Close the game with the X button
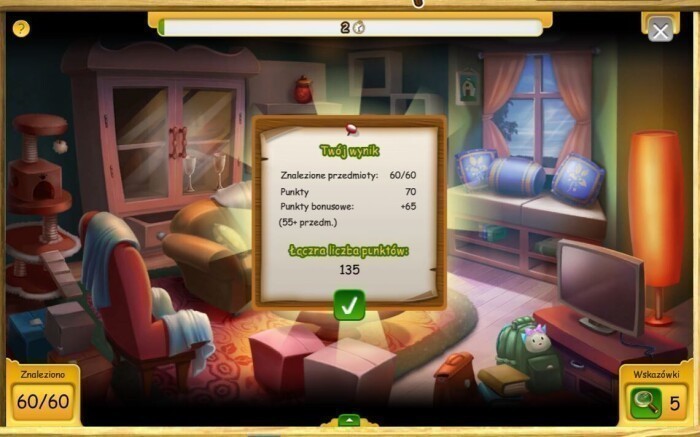This screenshot has width=700, height=437. 660,31
